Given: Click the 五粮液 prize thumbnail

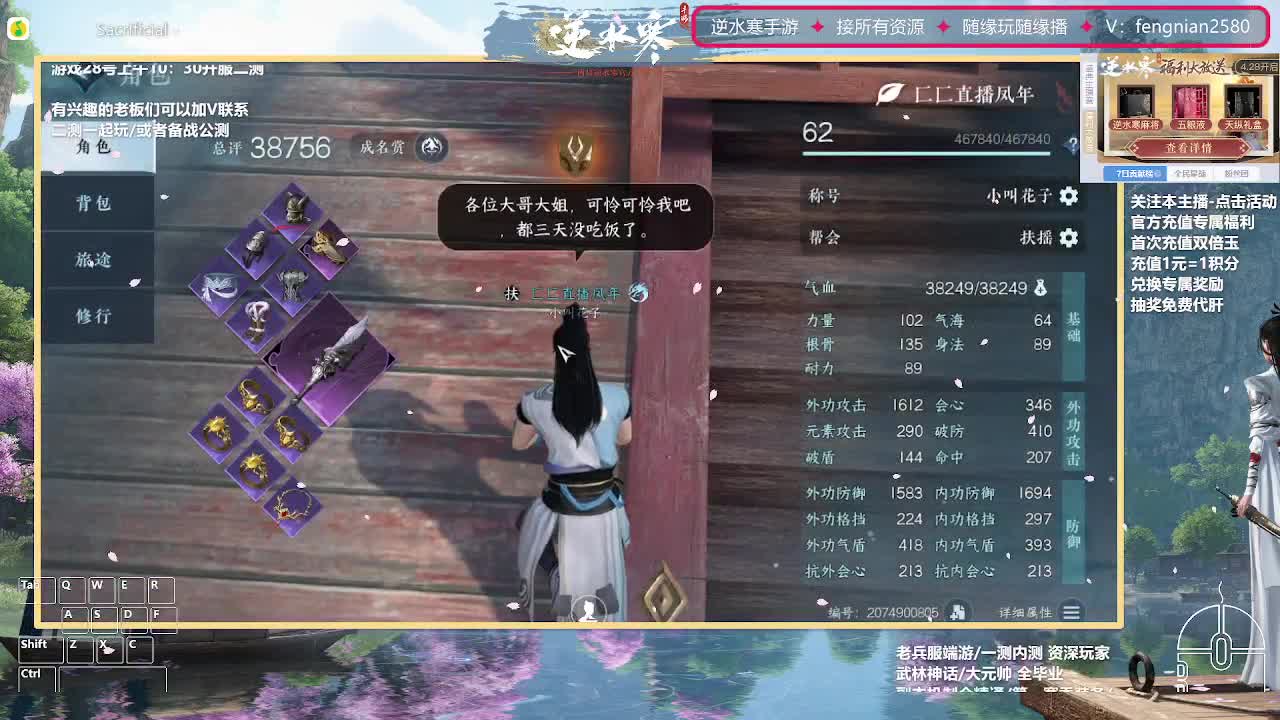Looking at the screenshot, I should coord(1190,104).
